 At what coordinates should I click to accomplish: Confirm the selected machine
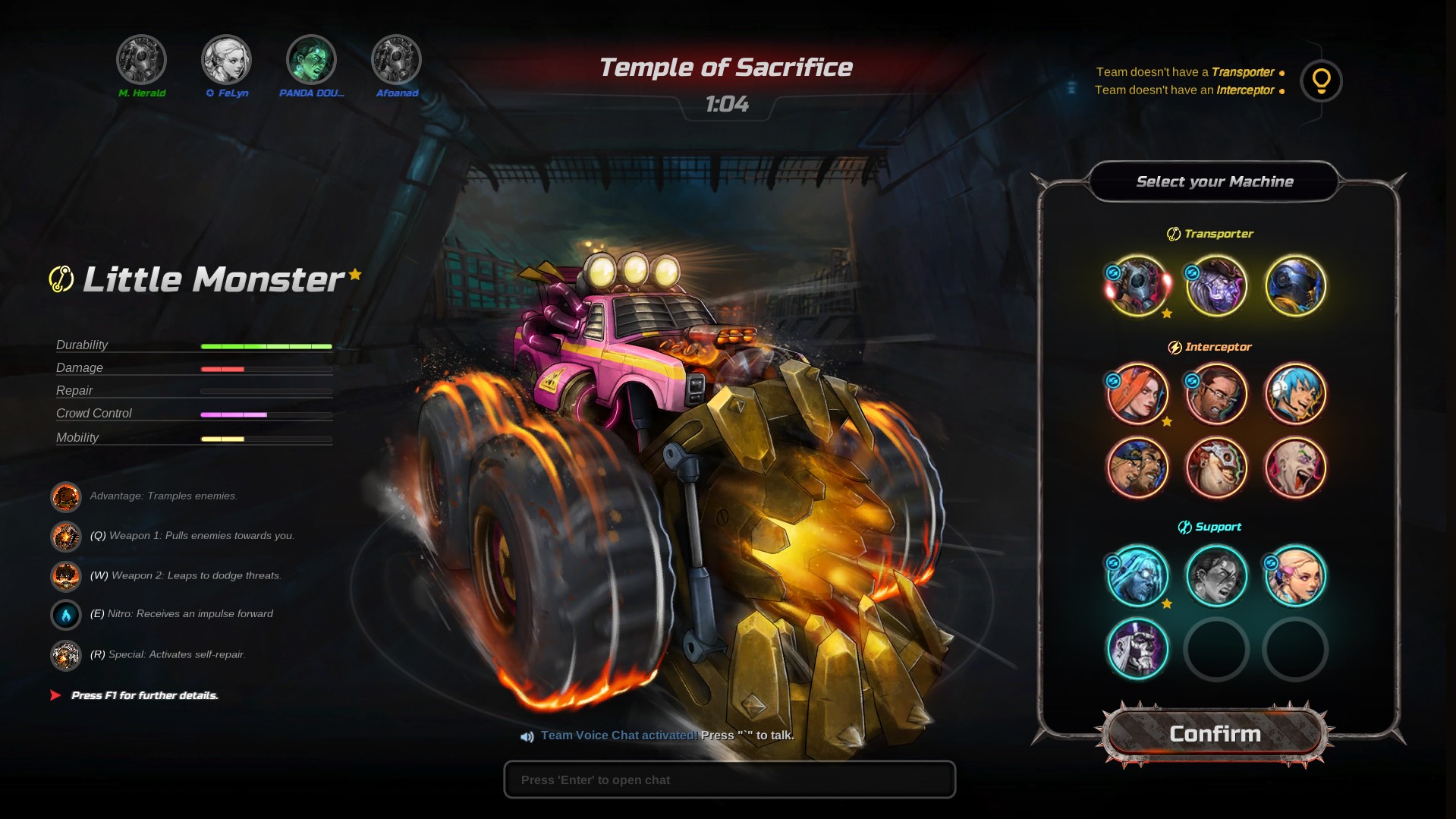pyautogui.click(x=1215, y=734)
